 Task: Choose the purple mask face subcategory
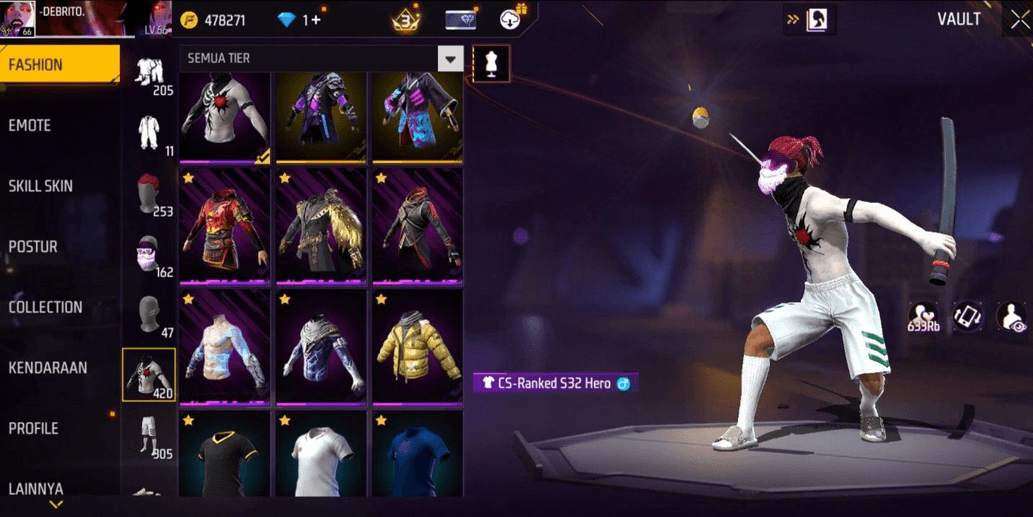click(x=149, y=256)
